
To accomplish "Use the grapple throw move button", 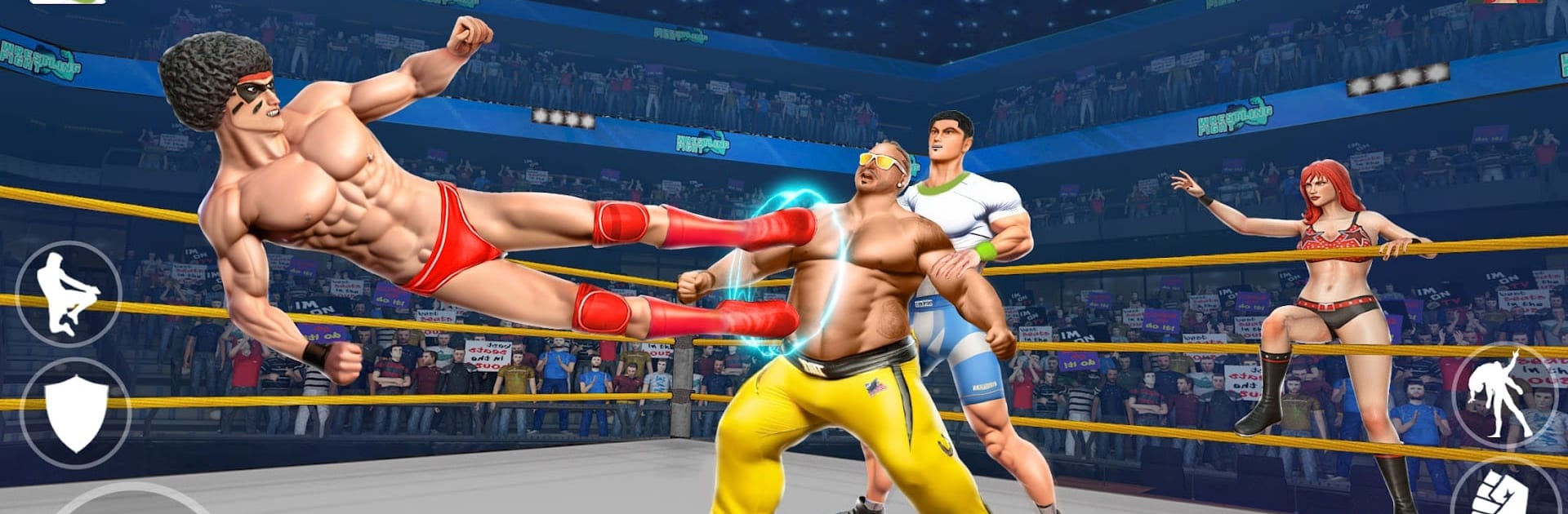I will point(1501,395).
